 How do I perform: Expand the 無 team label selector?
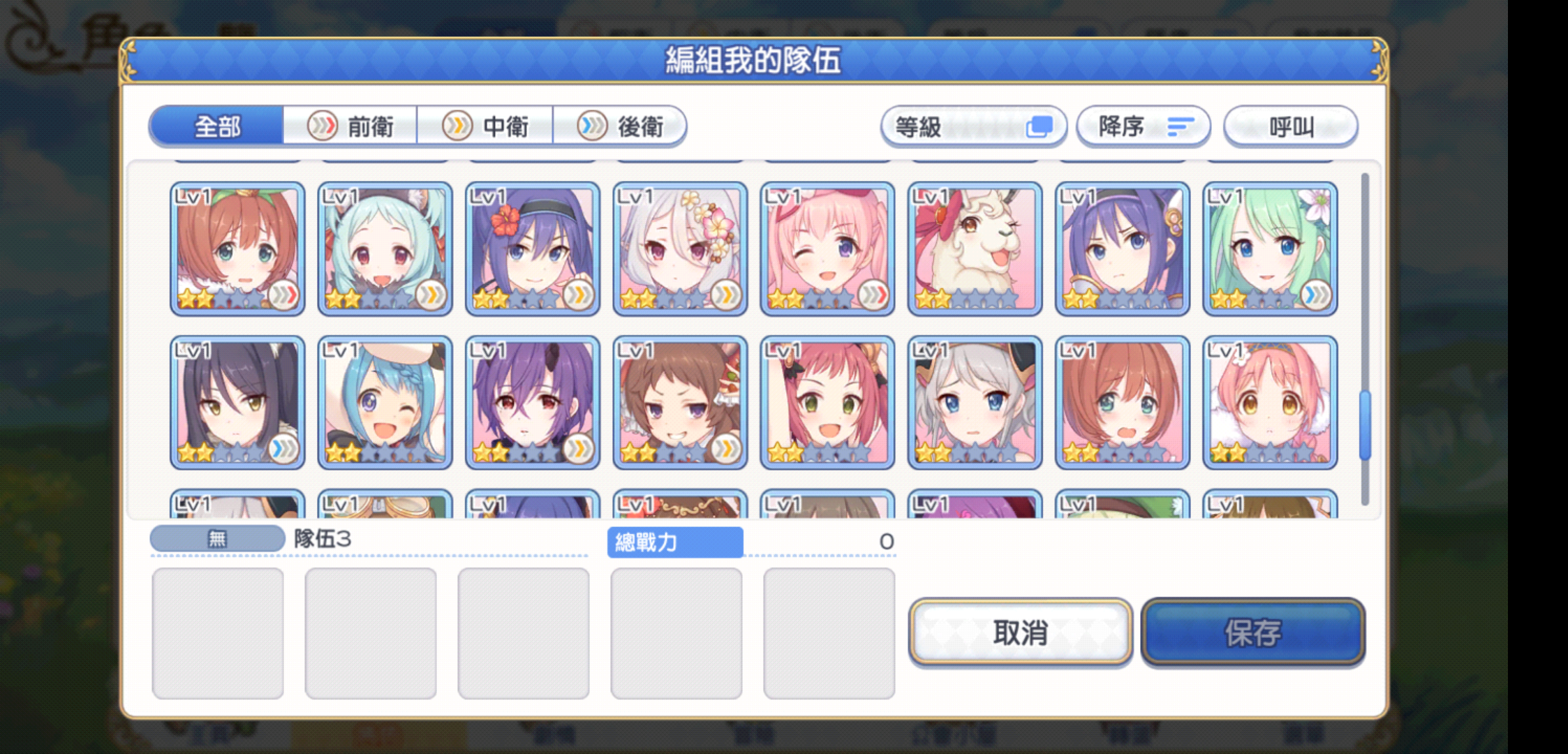tap(216, 538)
